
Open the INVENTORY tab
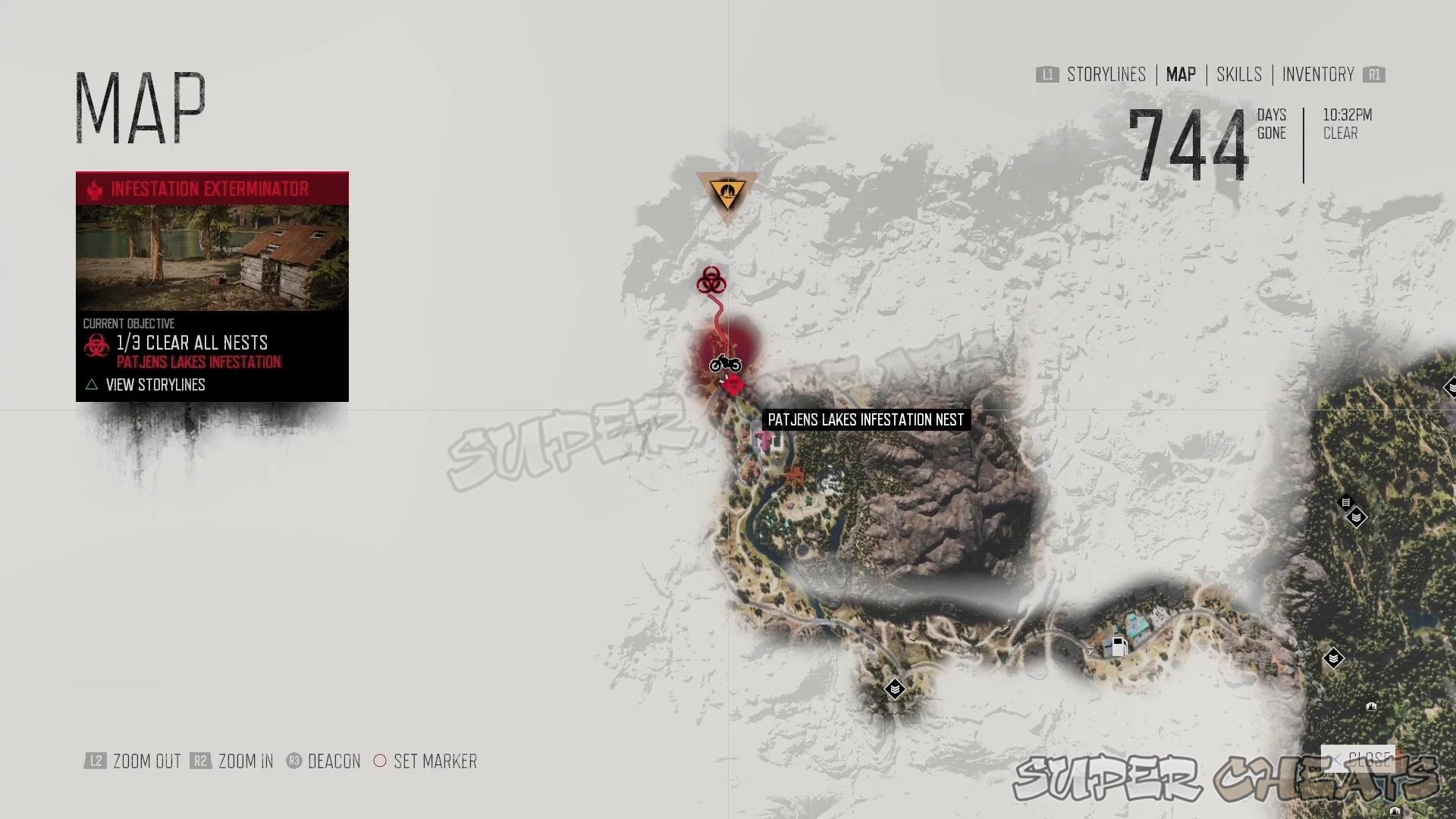pyautogui.click(x=1319, y=74)
